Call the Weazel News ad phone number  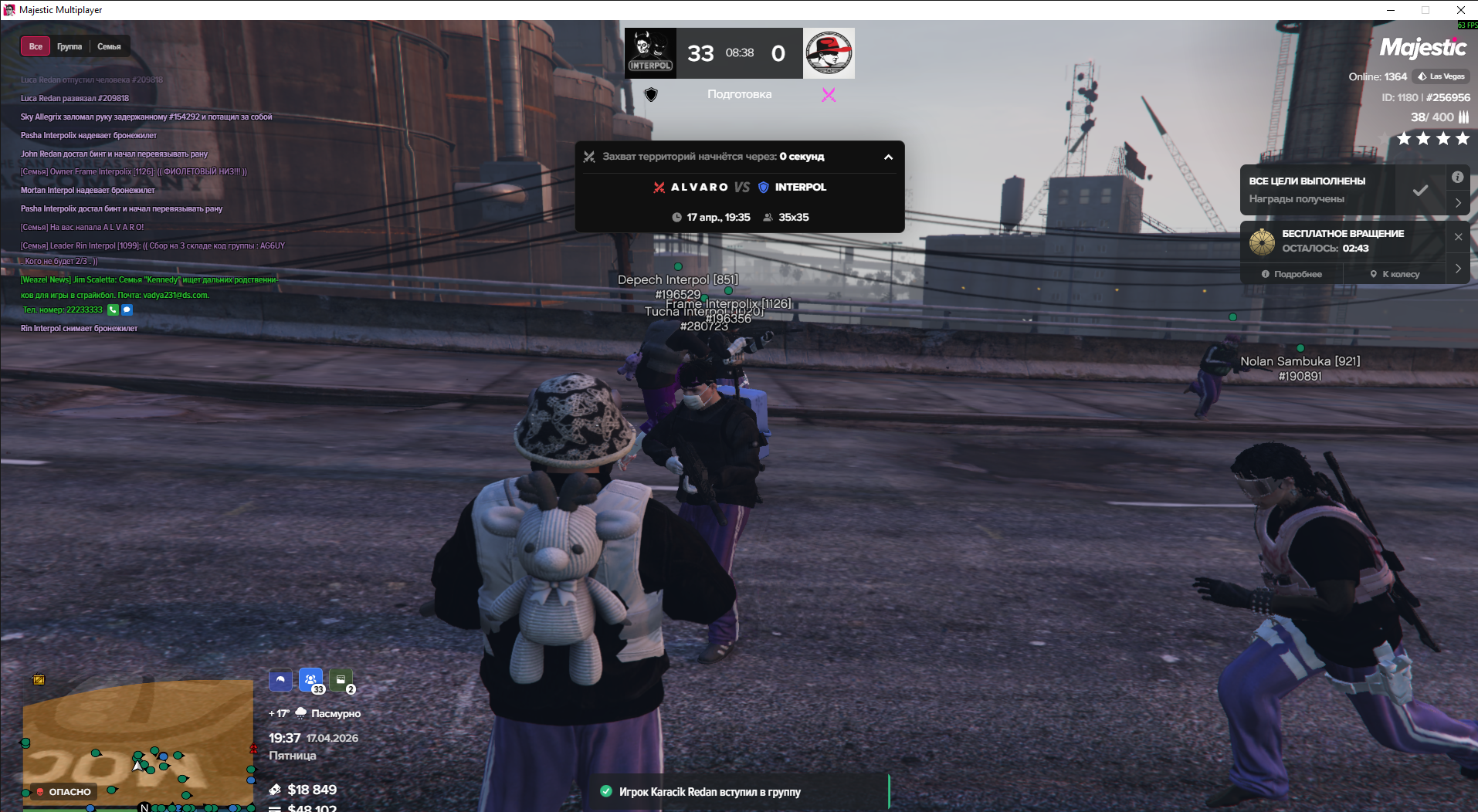click(113, 310)
